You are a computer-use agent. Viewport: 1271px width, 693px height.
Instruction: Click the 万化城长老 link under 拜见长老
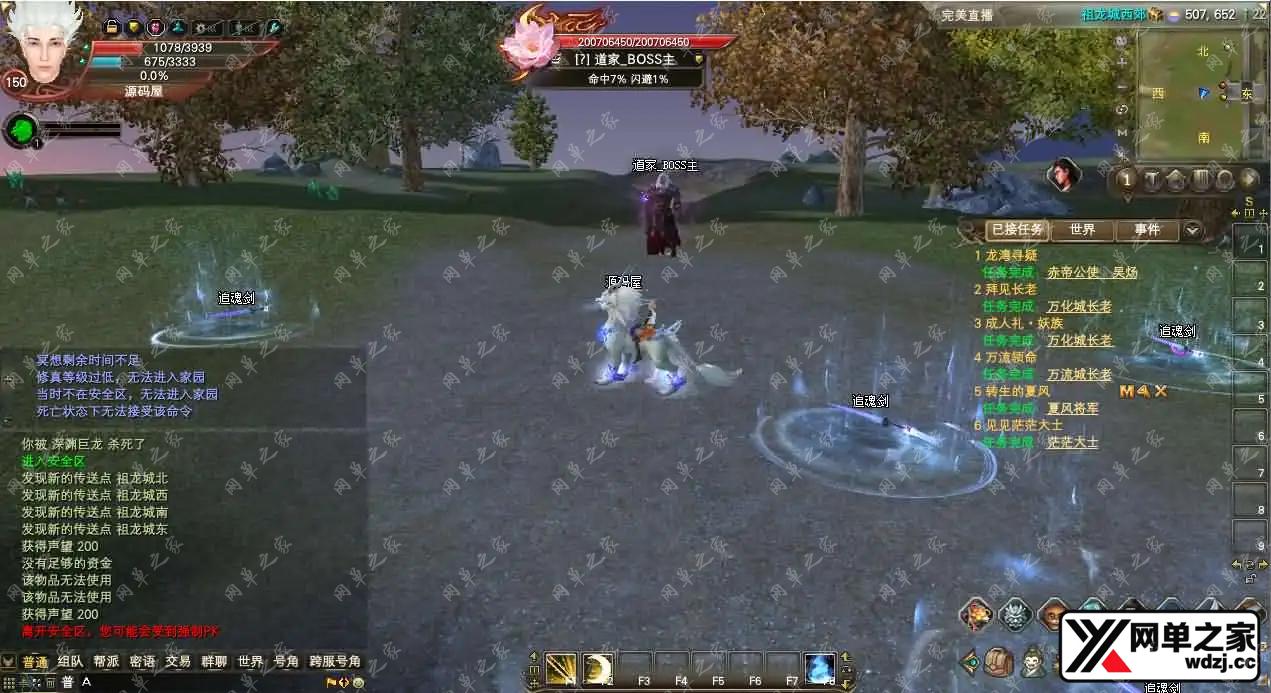click(x=1079, y=306)
